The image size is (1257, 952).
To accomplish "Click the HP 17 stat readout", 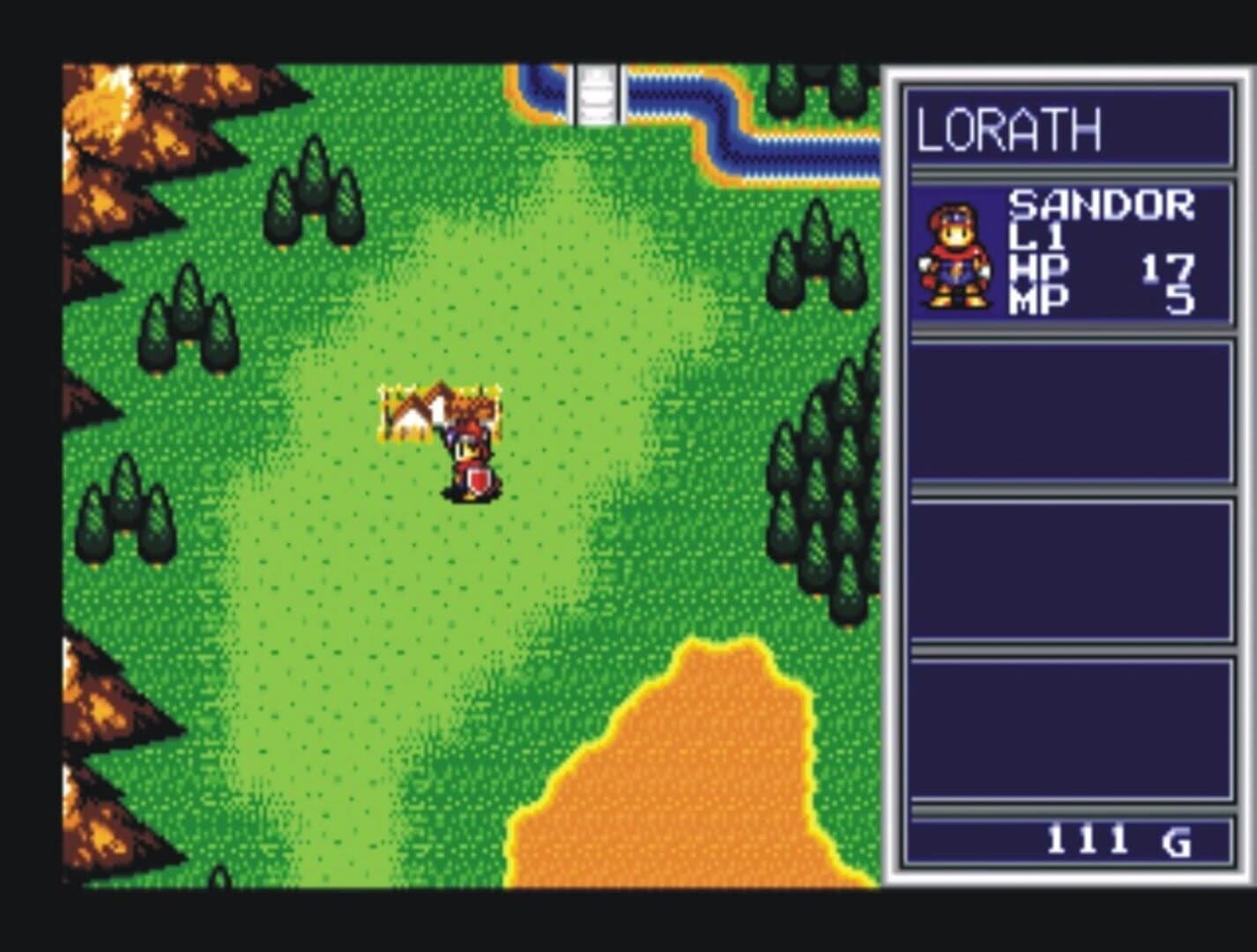I will pos(1102,264).
